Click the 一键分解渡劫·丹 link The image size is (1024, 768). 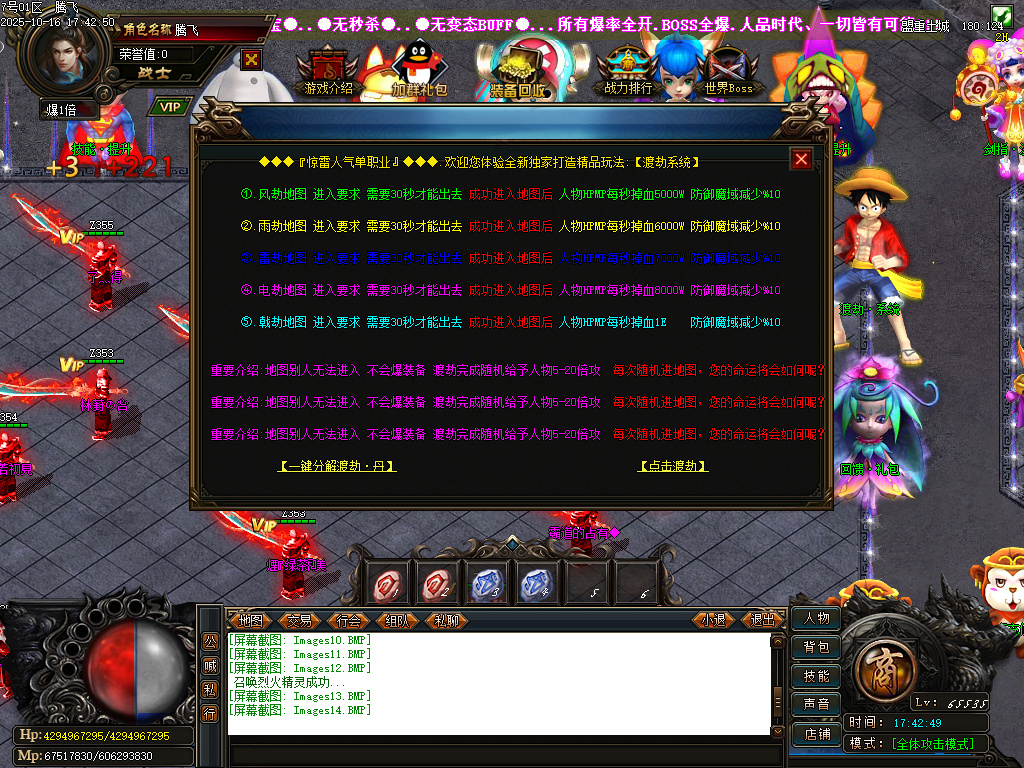click(337, 466)
